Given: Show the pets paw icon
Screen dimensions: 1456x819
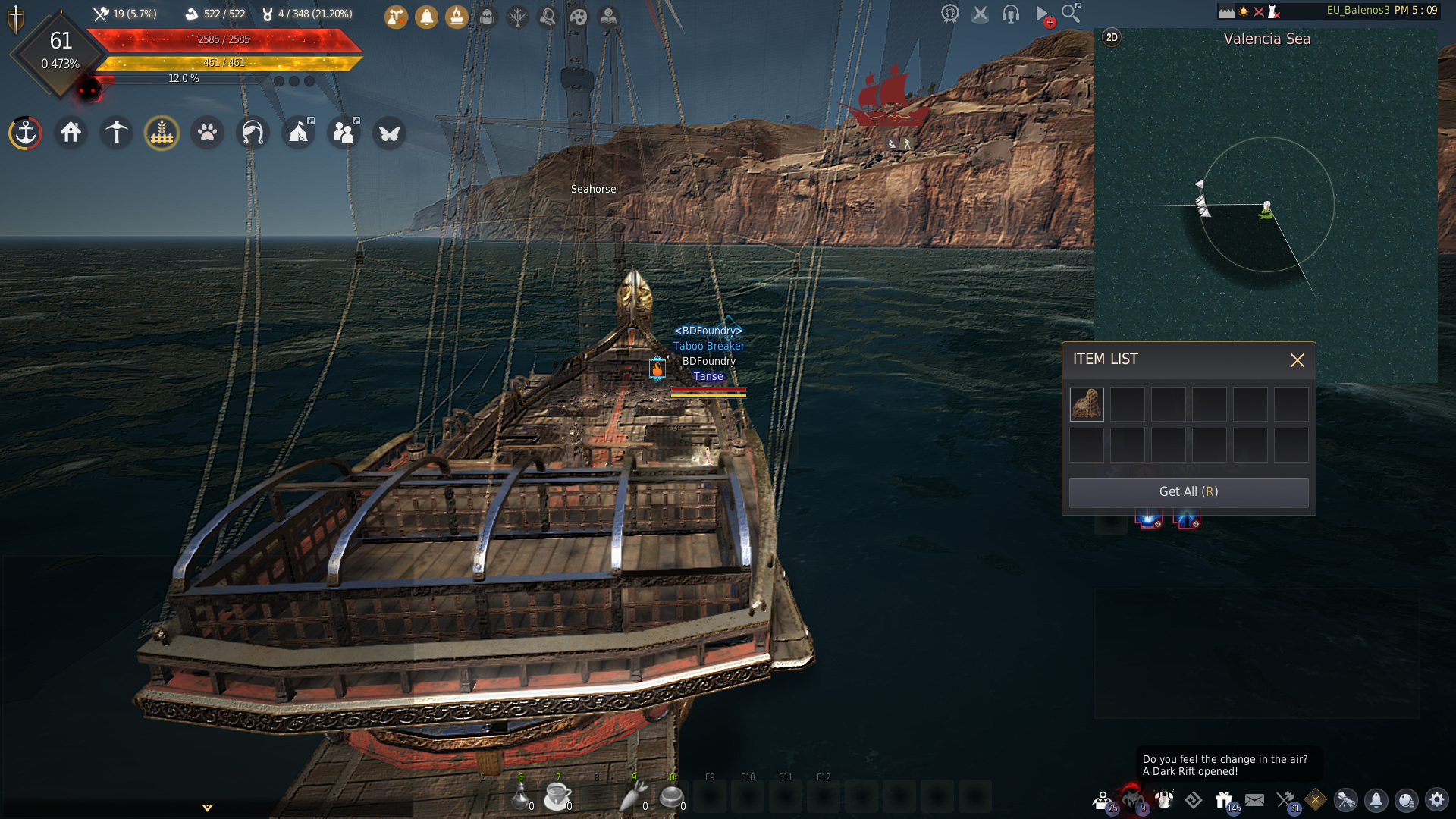Looking at the screenshot, I should (x=208, y=133).
